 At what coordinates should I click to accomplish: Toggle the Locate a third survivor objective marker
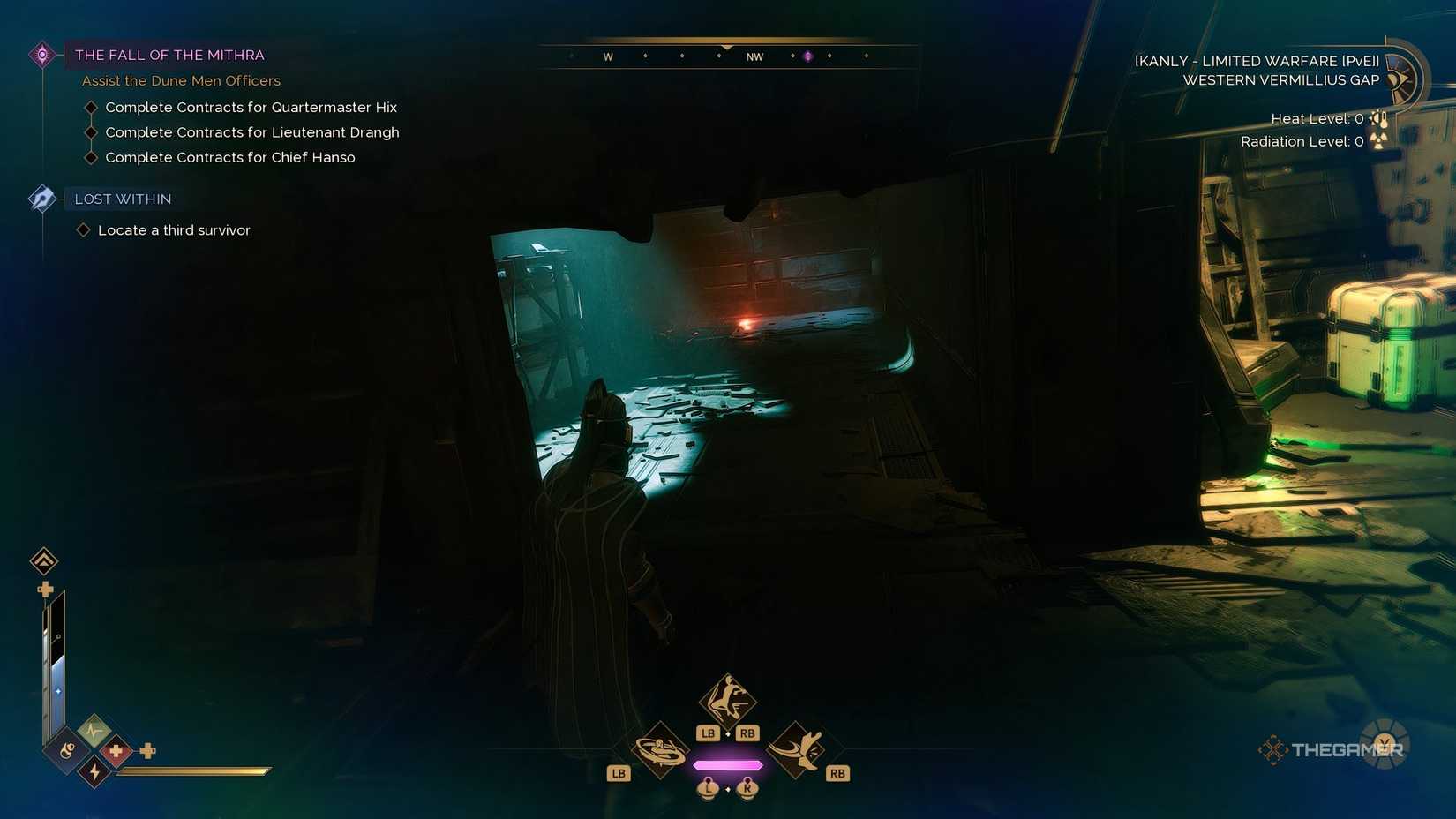click(83, 229)
